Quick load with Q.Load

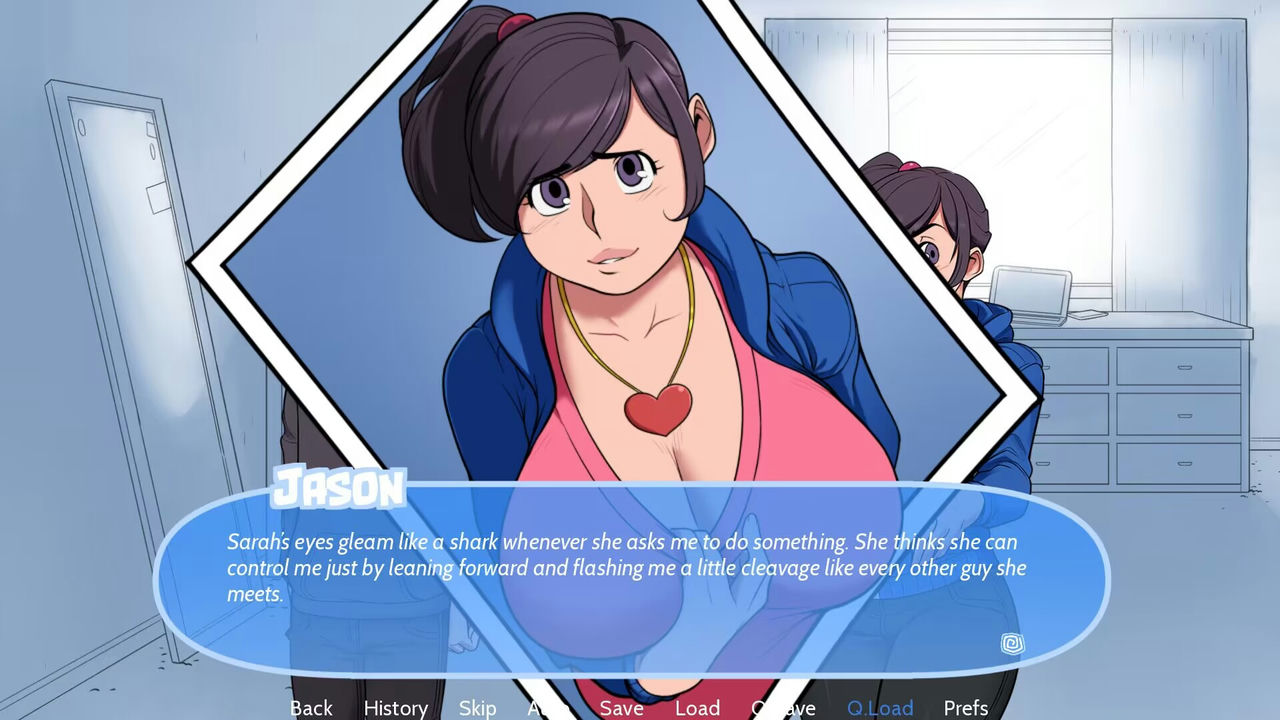pos(880,708)
